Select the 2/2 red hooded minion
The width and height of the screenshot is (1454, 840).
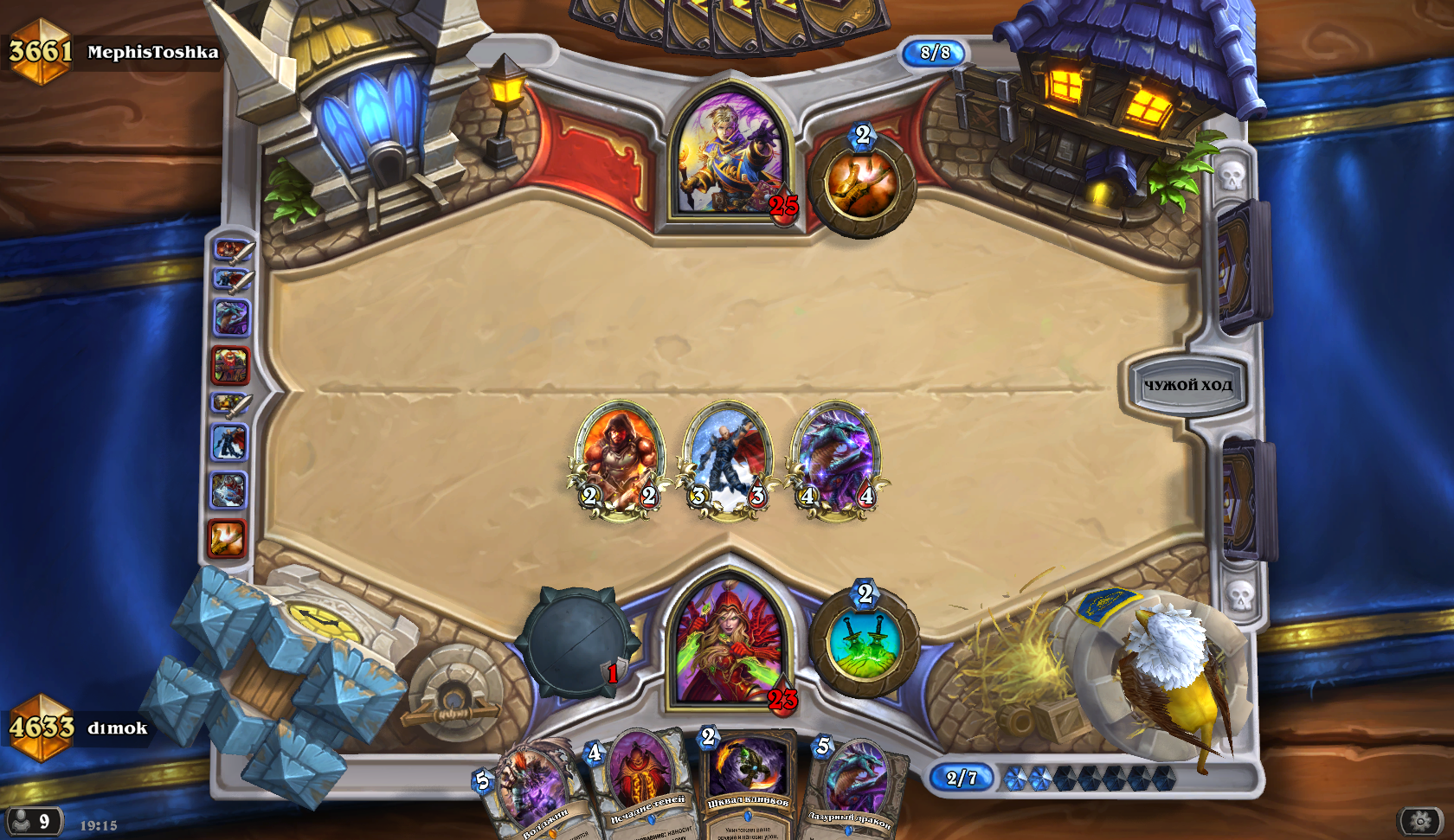pos(619,458)
